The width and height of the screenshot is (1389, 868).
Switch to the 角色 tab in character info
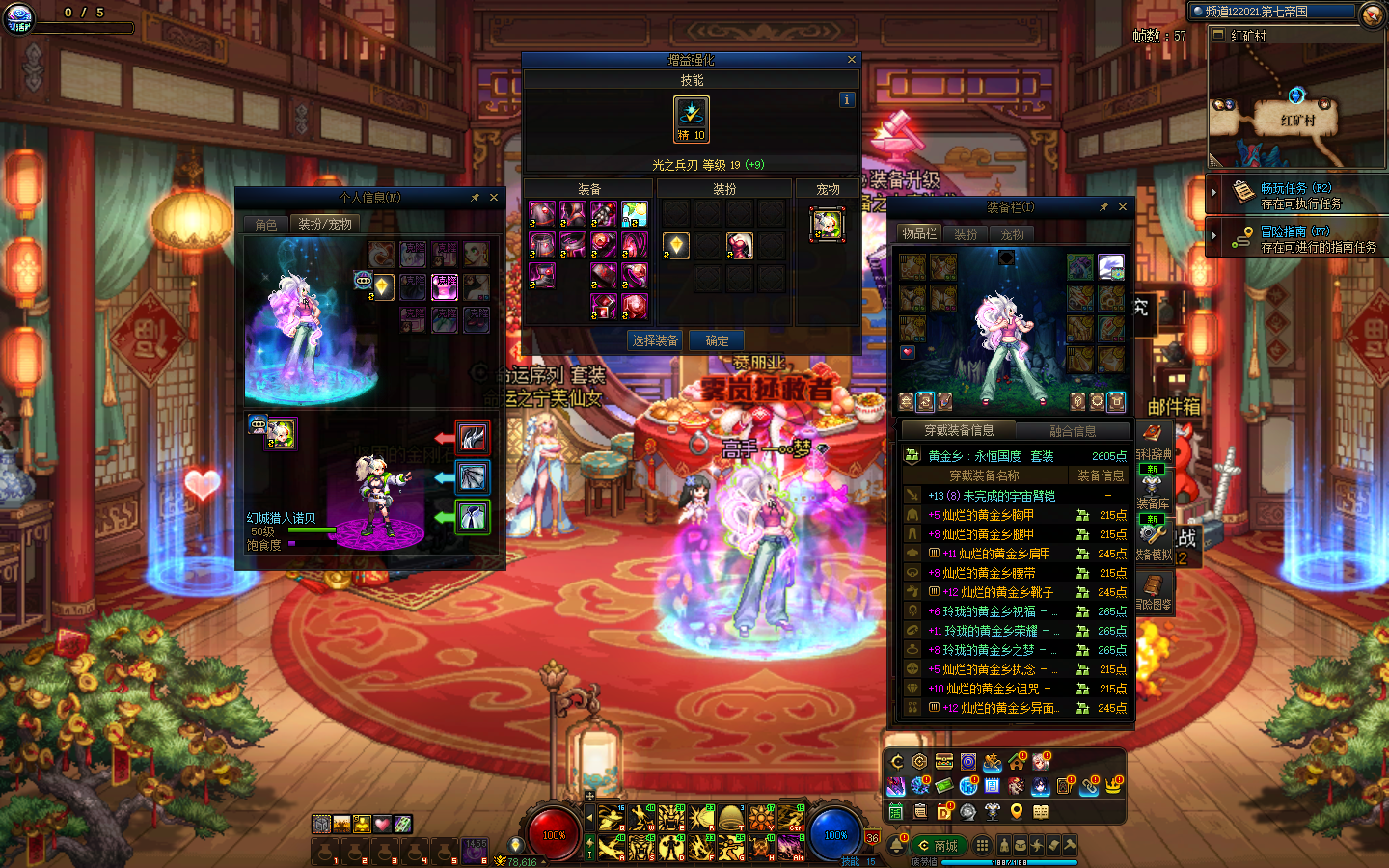pyautogui.click(x=266, y=224)
